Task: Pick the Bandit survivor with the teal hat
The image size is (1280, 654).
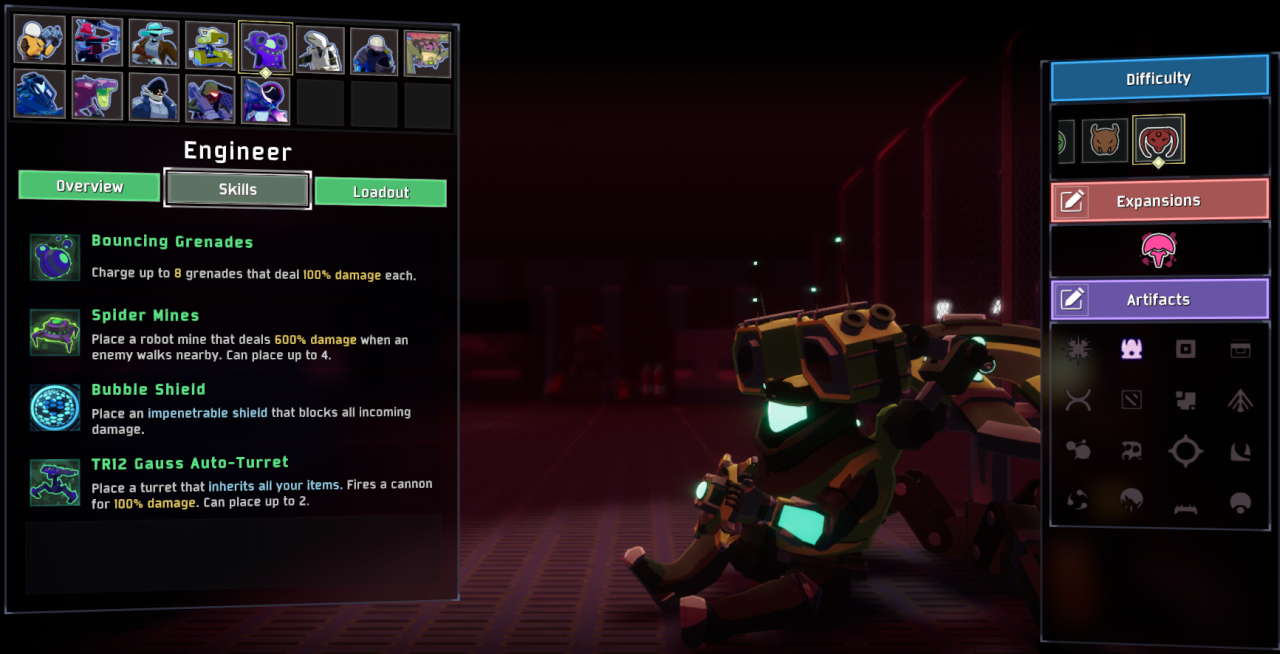Action: coord(154,44)
